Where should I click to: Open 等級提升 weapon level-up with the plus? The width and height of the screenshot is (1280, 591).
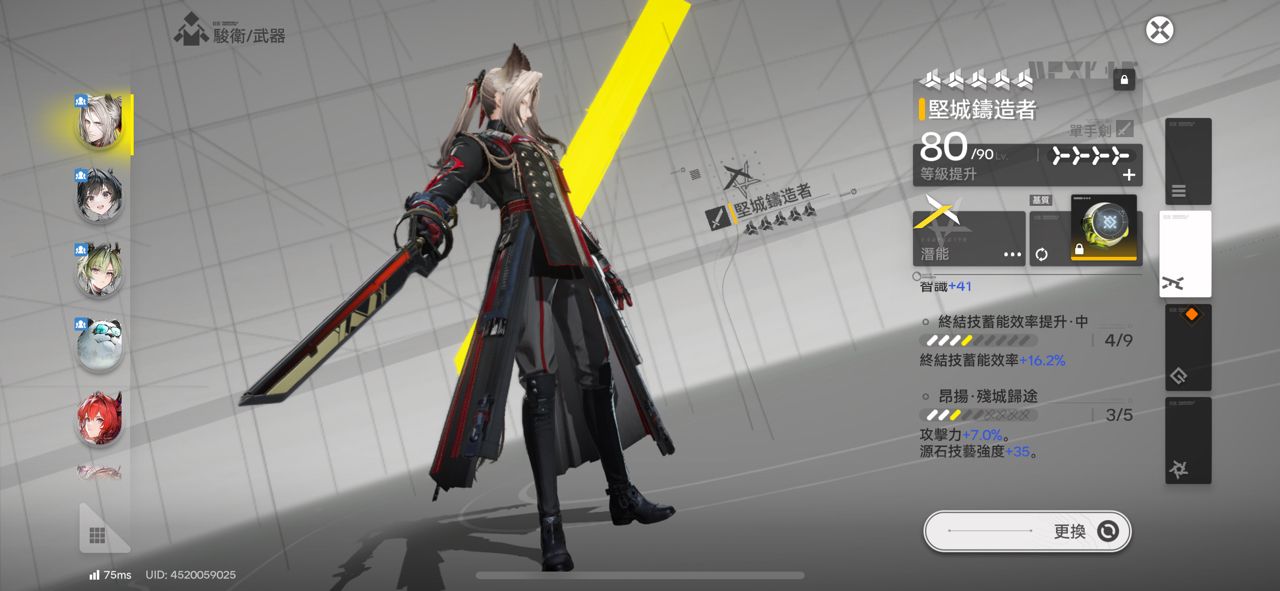coord(1129,175)
